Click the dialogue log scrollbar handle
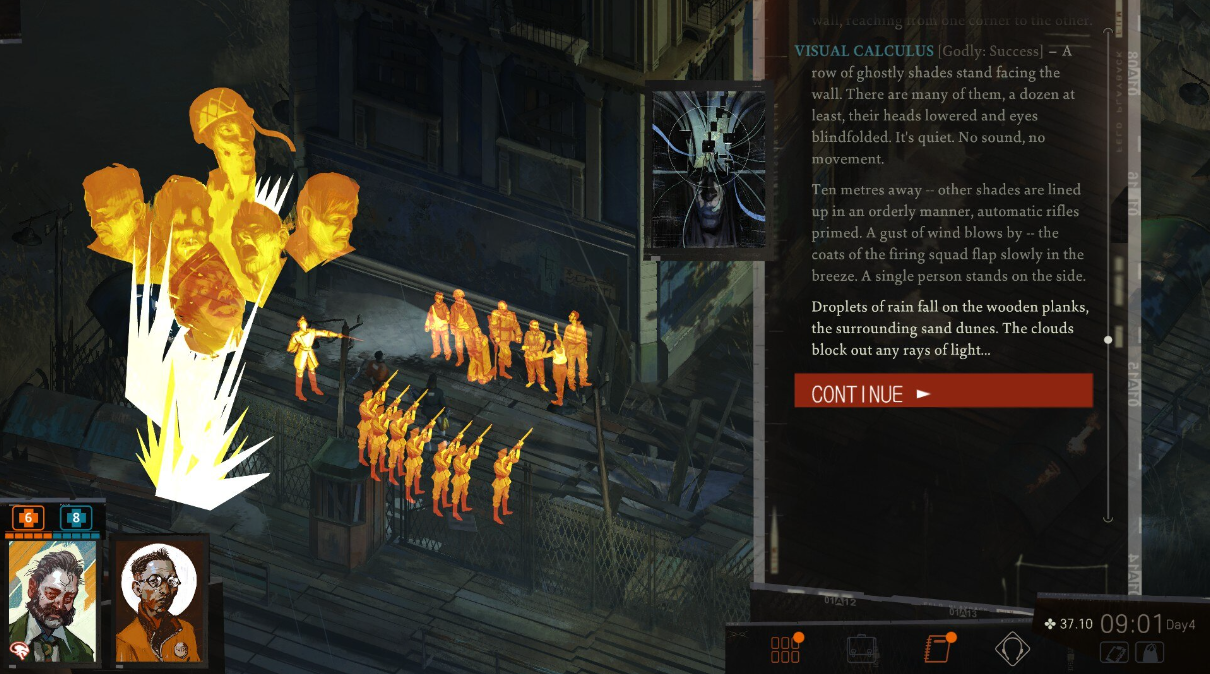Viewport: 1210px width, 674px height. 1107,340
